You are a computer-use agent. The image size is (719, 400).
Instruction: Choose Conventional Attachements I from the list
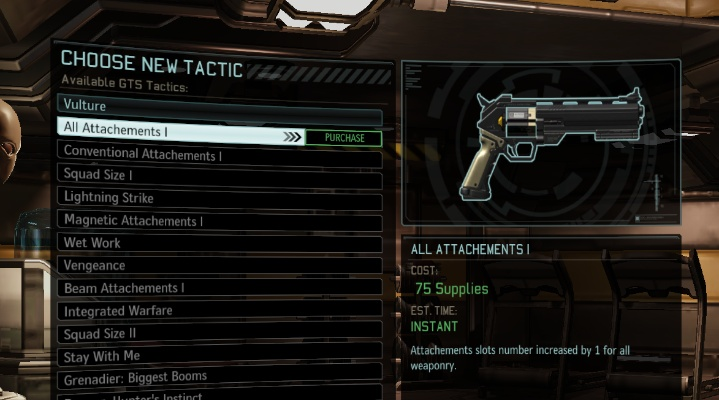pos(220,156)
